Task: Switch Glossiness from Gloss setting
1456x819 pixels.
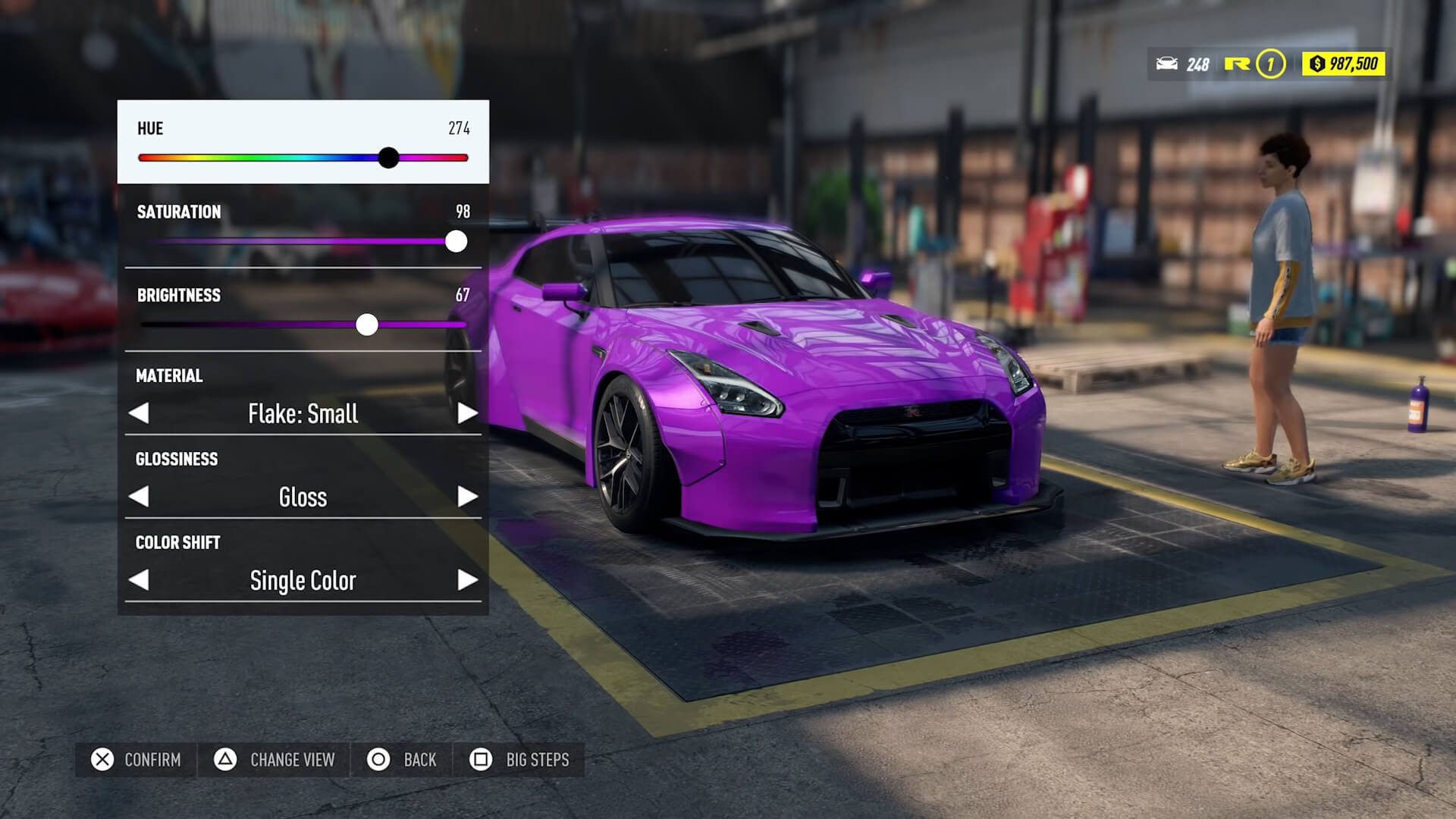Action: coord(466,497)
